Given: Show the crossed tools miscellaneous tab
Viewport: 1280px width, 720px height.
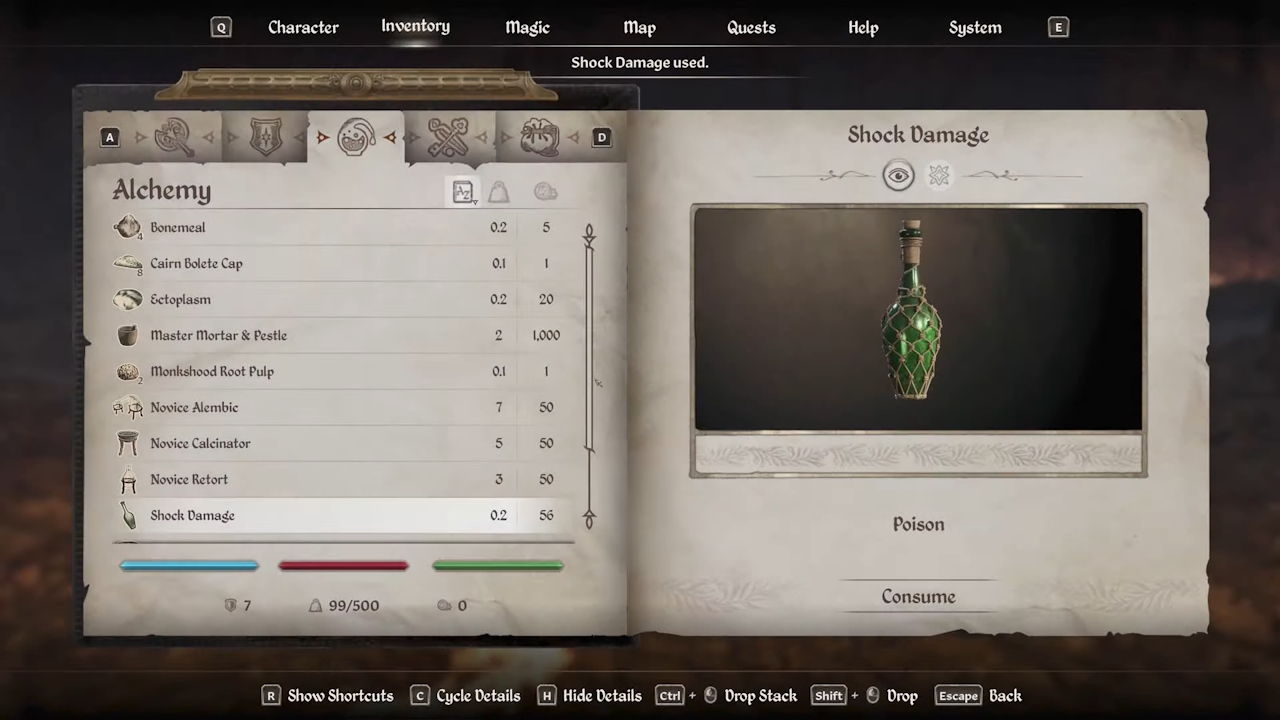Looking at the screenshot, I should pyautogui.click(x=448, y=137).
